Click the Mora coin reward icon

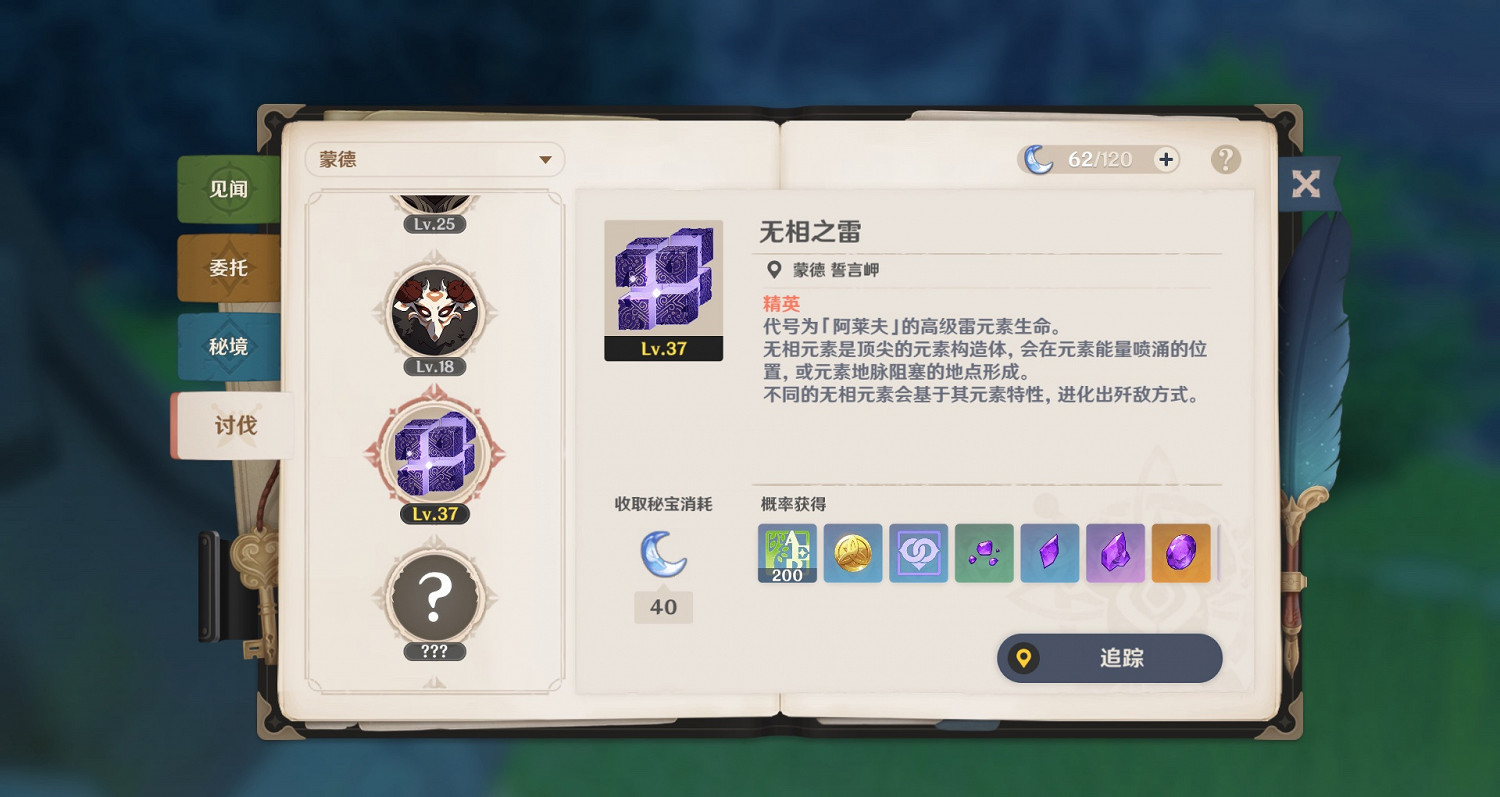click(x=852, y=552)
